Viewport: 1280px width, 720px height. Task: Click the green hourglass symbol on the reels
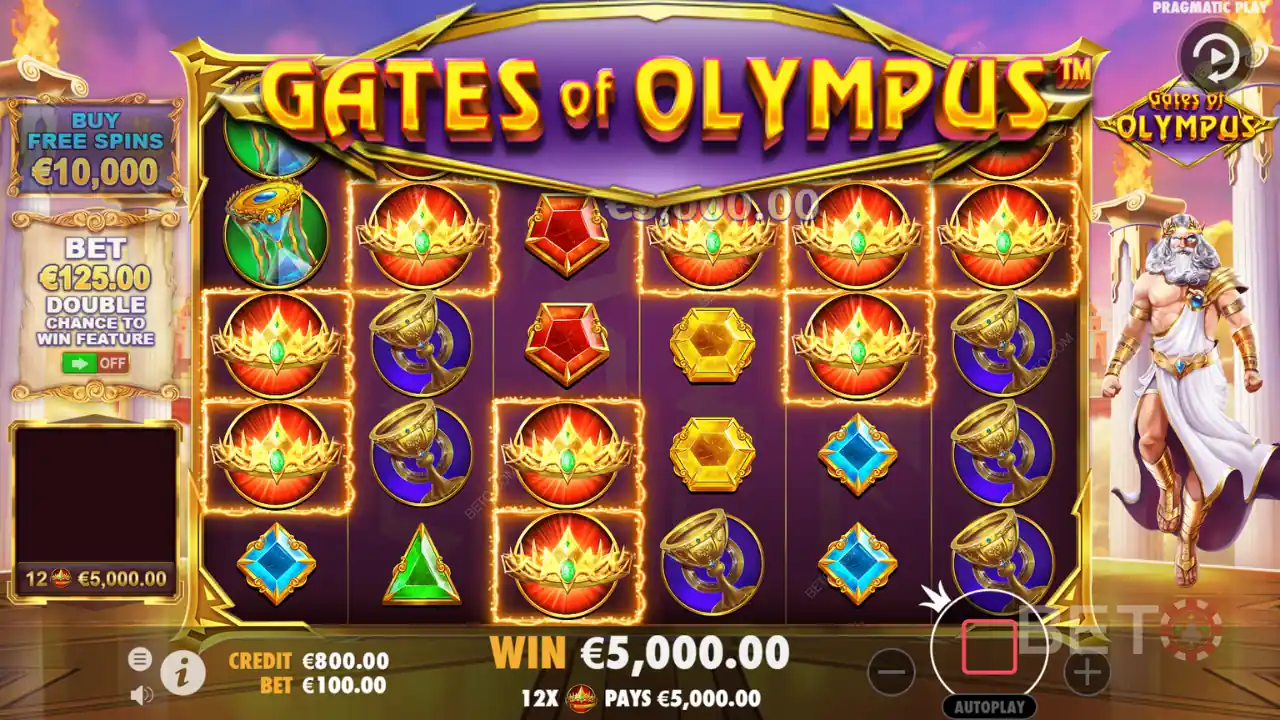pos(277,230)
